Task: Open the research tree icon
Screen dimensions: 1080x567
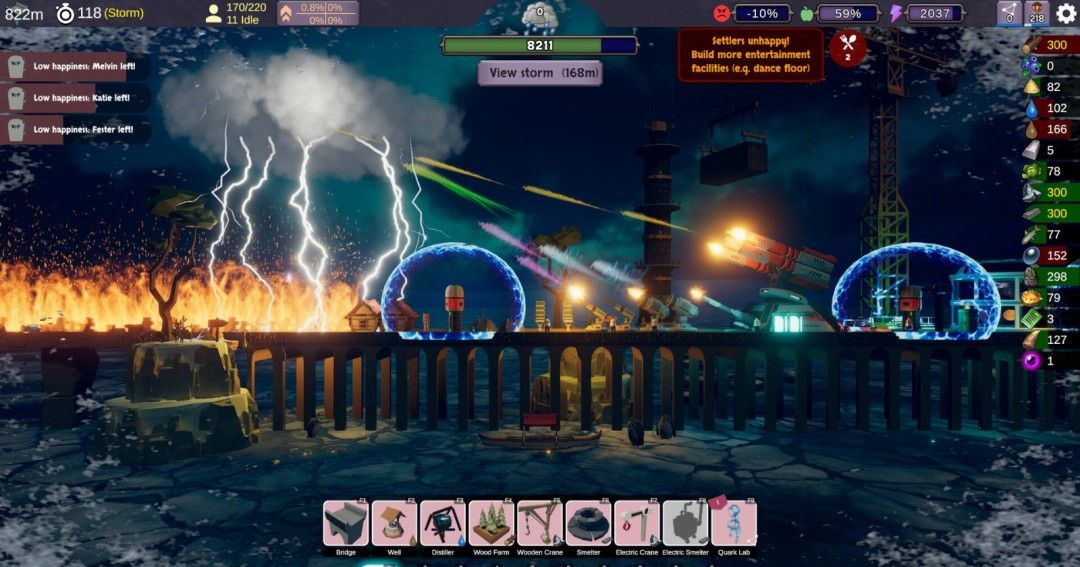Action: 1009,13
